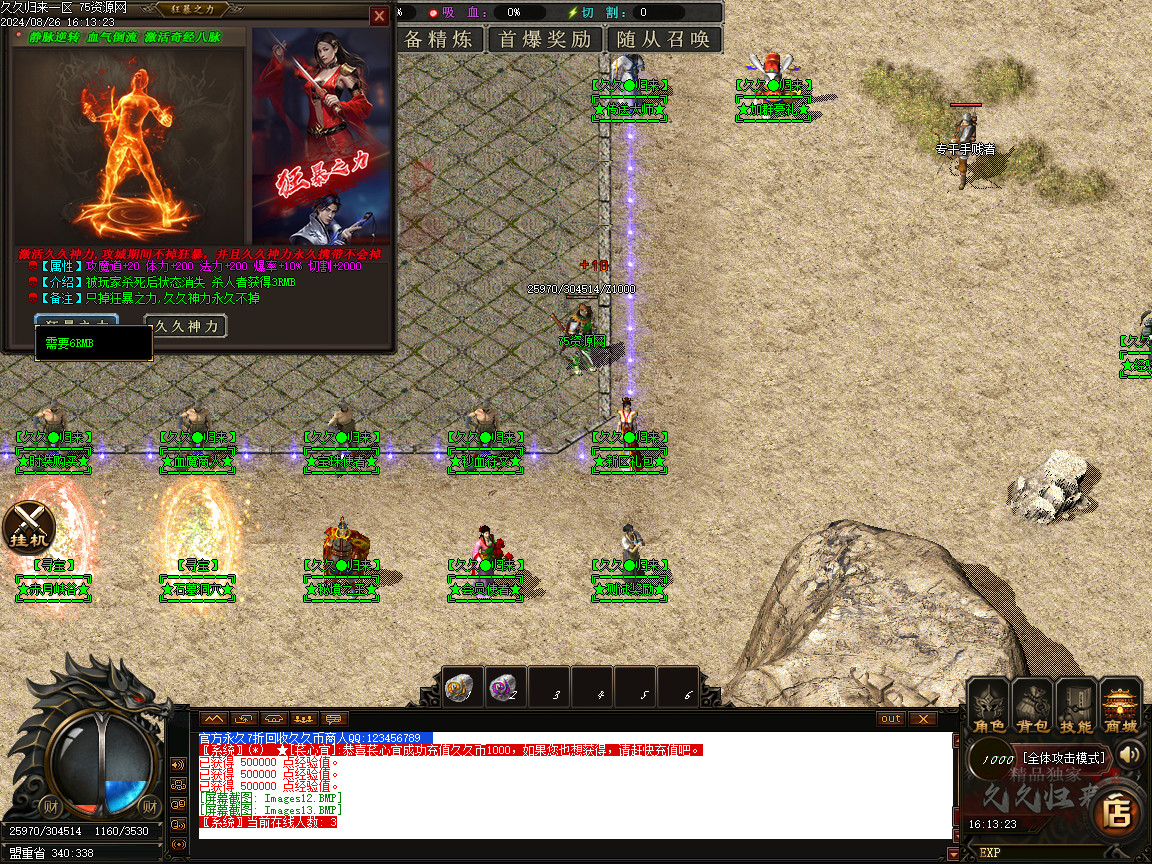Switch the 全体攻击模式 attack mode
Screen dimensions: 1152x864
1063,758
